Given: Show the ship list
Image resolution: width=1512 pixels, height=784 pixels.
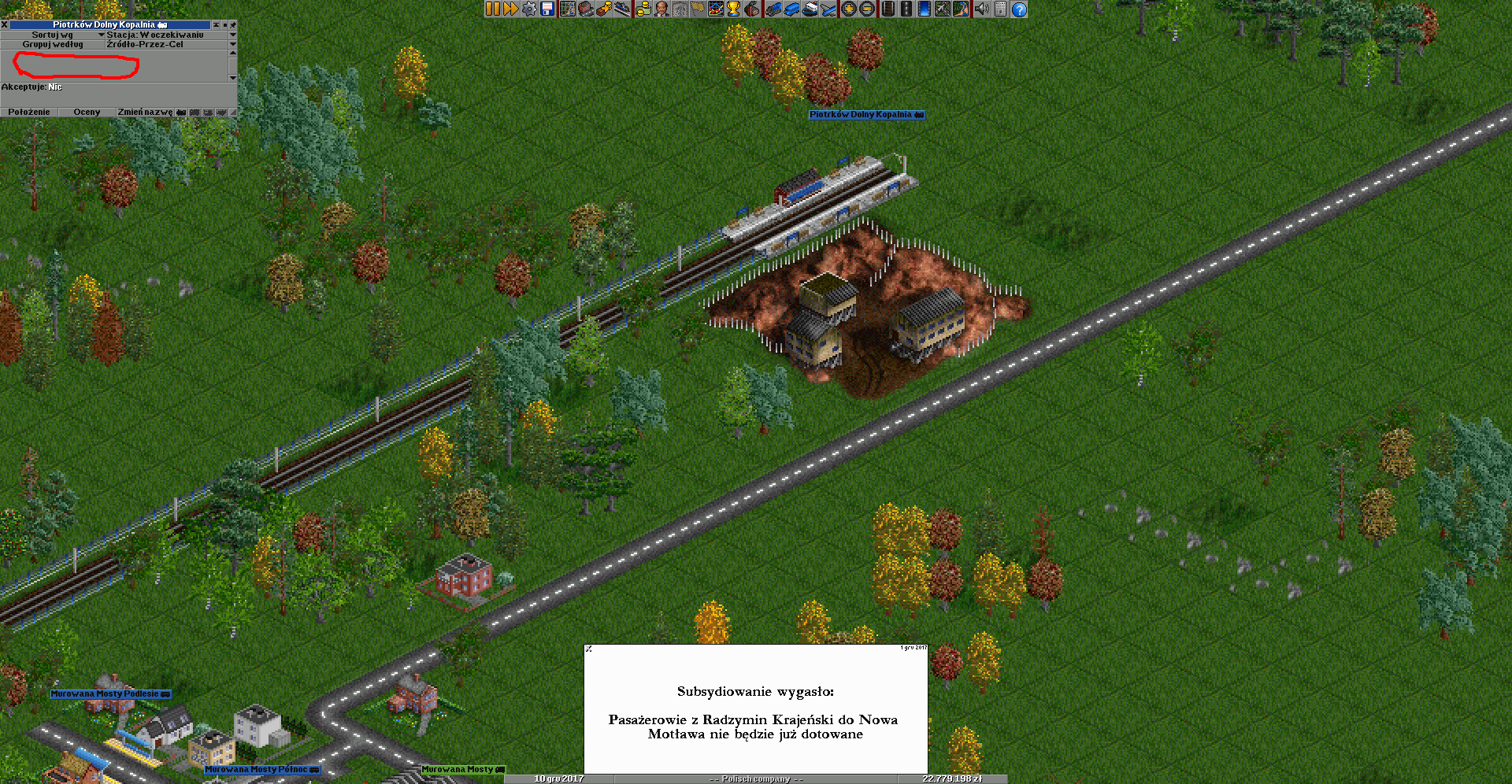Looking at the screenshot, I should pos(810,9).
